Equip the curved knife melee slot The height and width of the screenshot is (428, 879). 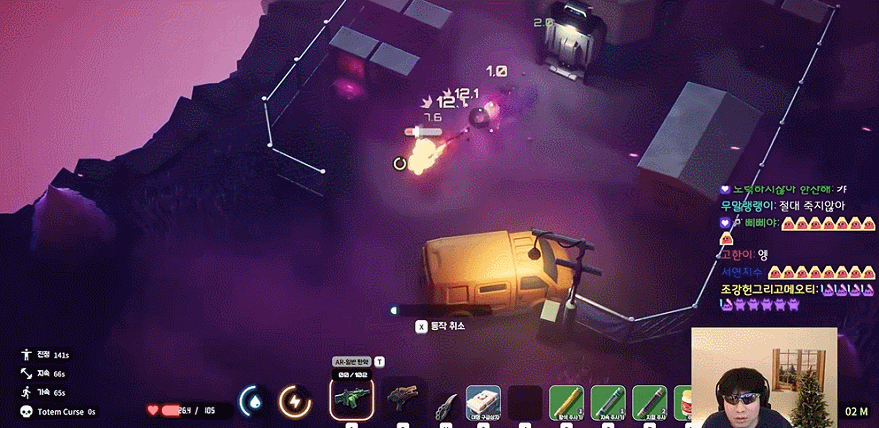tap(445, 403)
